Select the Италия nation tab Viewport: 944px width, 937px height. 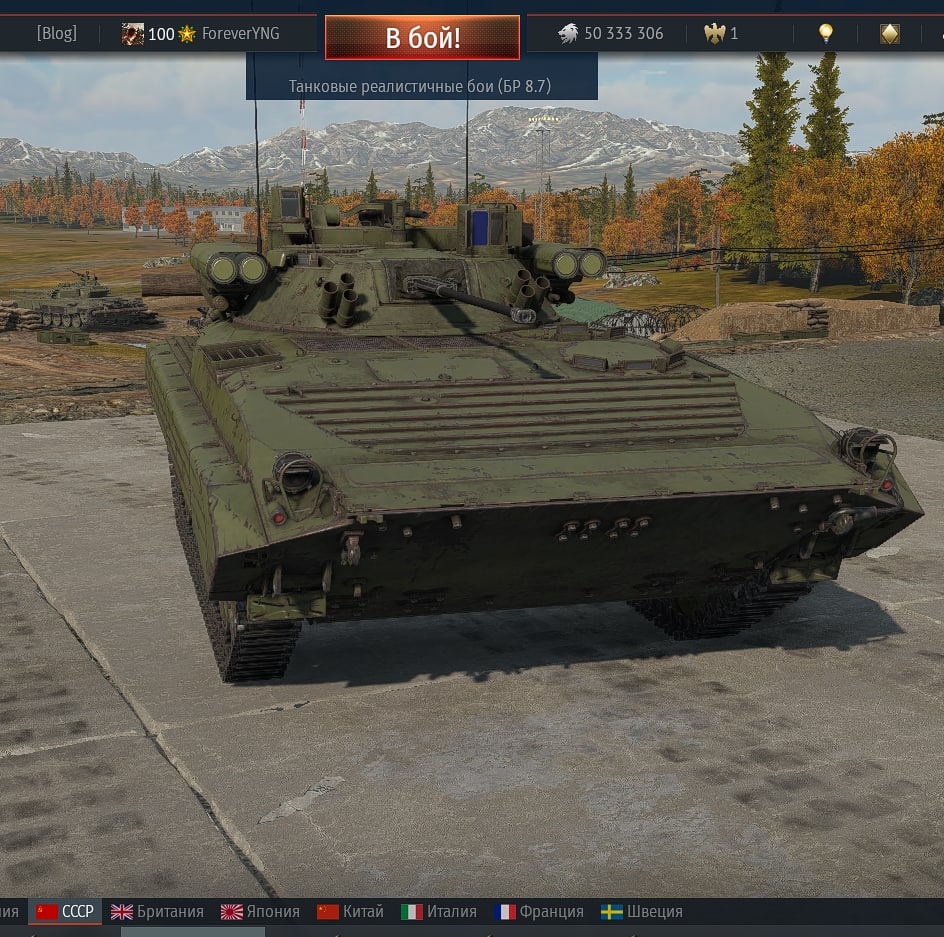click(x=438, y=911)
